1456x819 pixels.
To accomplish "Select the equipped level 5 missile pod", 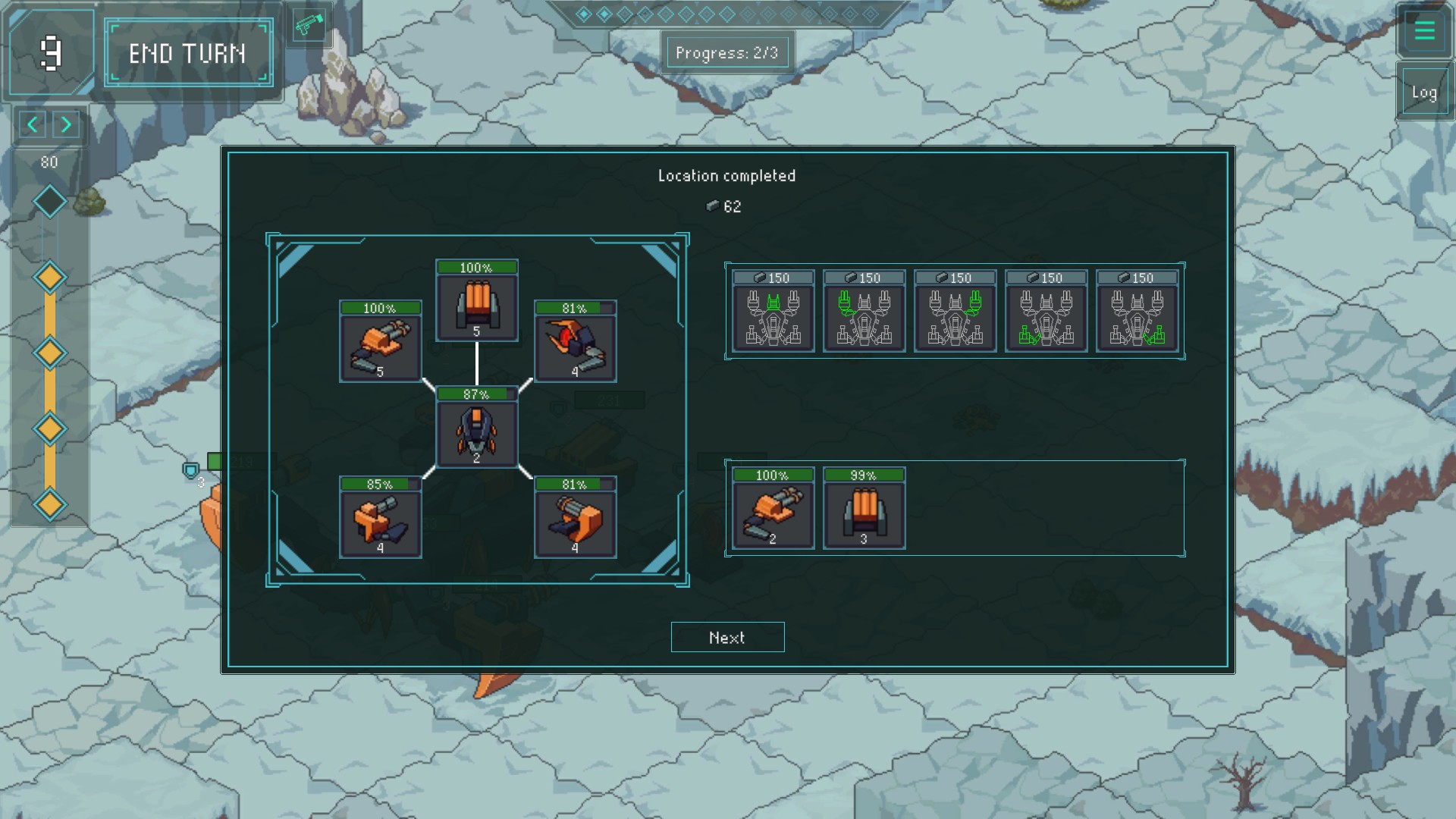I will coord(477,301).
